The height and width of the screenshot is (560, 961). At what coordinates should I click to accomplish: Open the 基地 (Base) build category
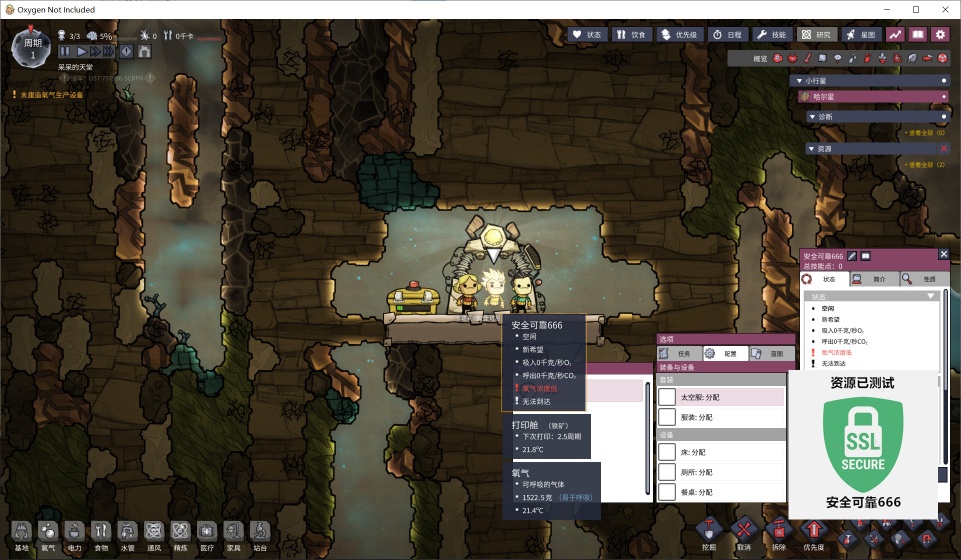pos(21,533)
